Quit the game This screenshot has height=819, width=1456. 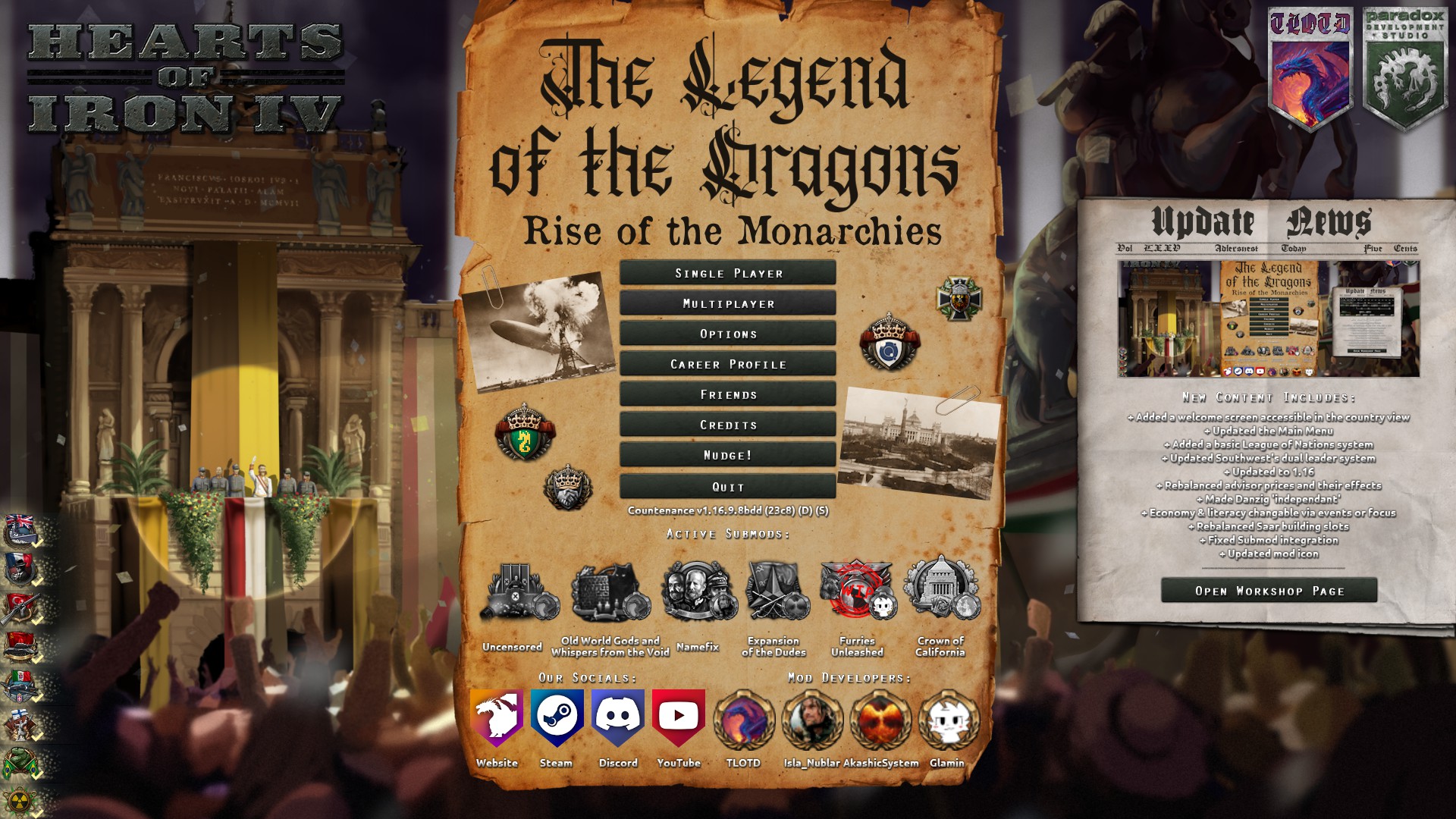728,487
